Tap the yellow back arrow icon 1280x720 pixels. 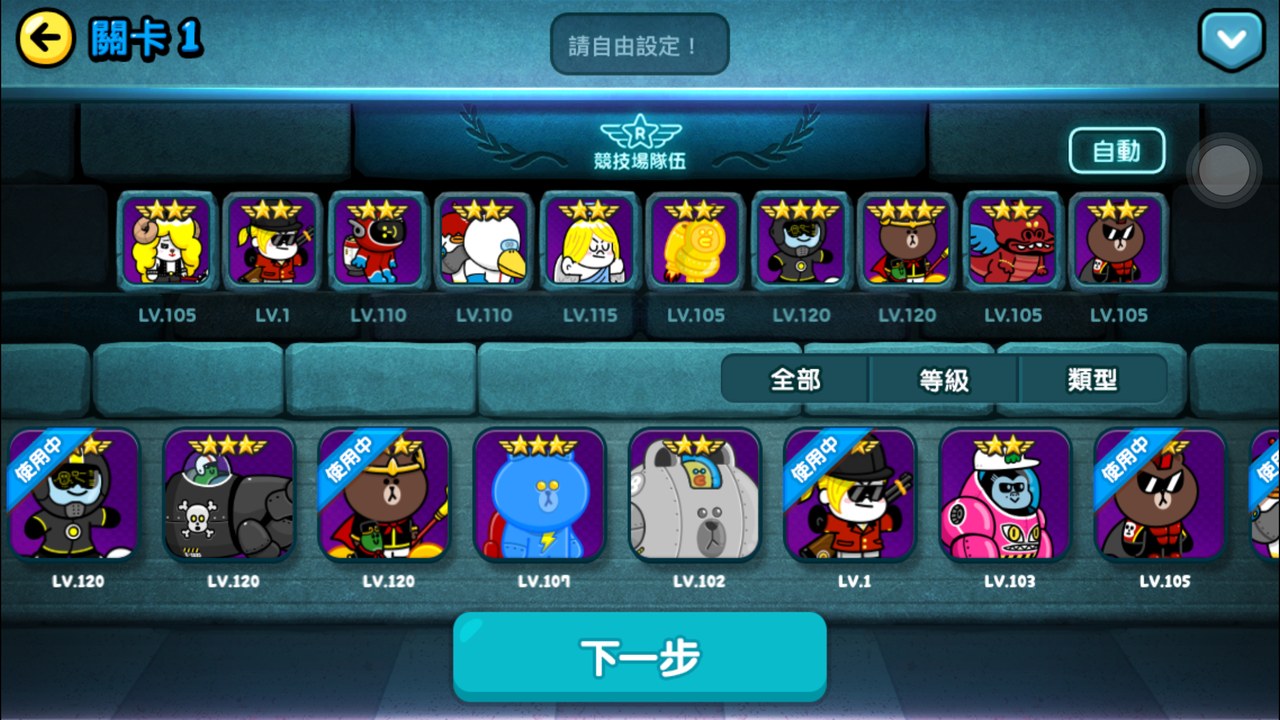[38, 39]
